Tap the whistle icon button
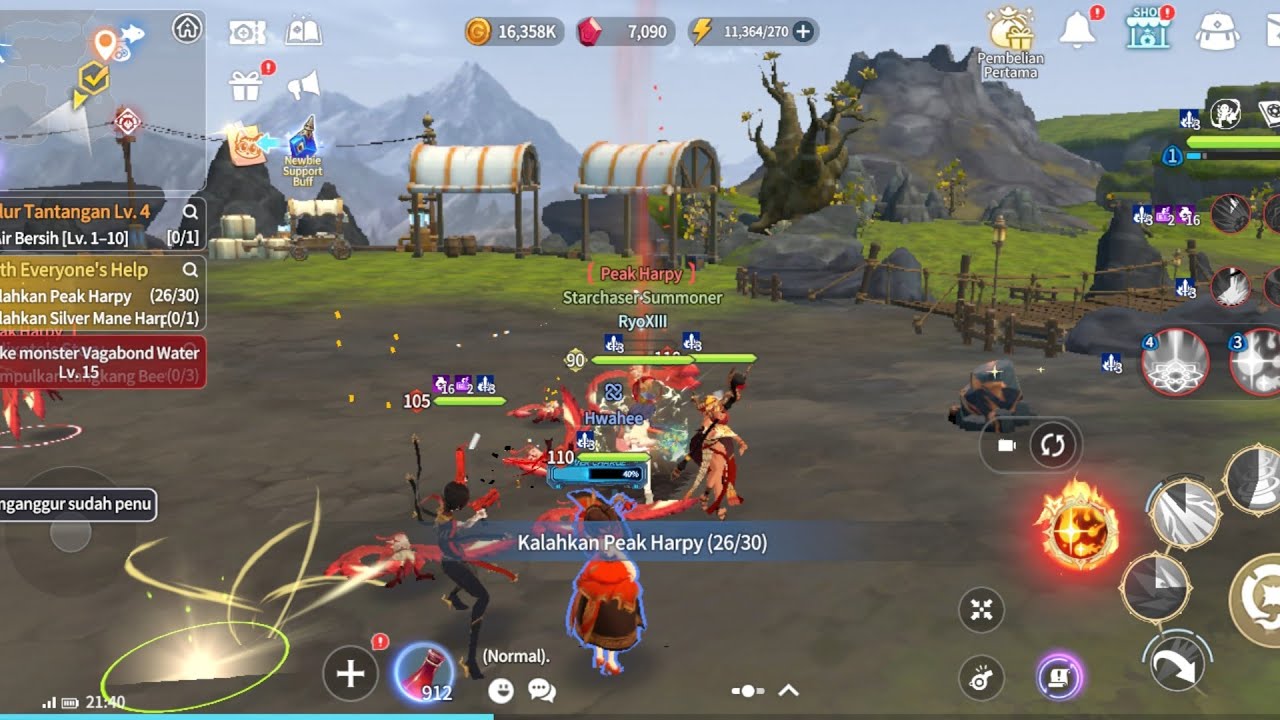The height and width of the screenshot is (720, 1280). tap(981, 677)
